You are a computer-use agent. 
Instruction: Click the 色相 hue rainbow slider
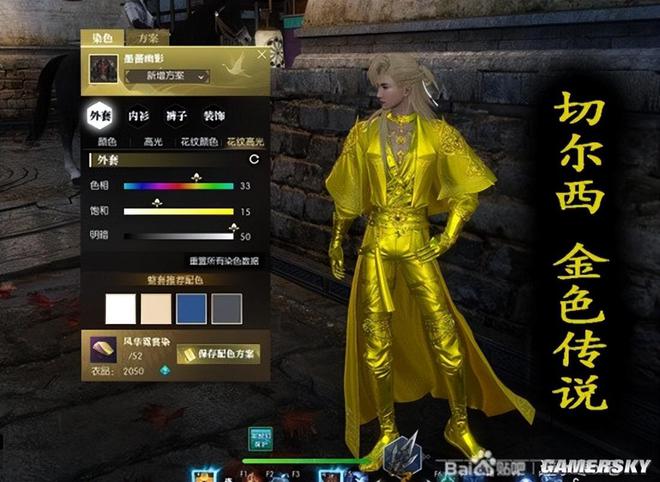(x=178, y=186)
